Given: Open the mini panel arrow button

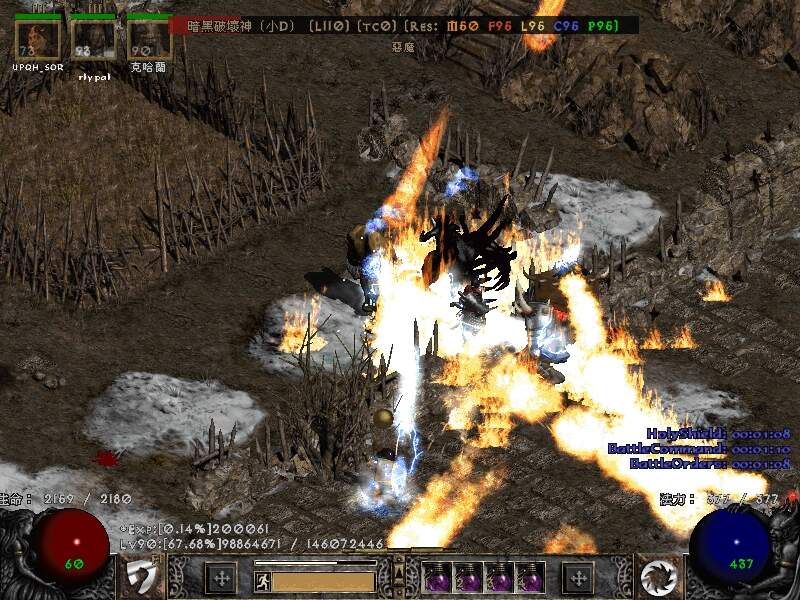Looking at the screenshot, I should point(399,573).
